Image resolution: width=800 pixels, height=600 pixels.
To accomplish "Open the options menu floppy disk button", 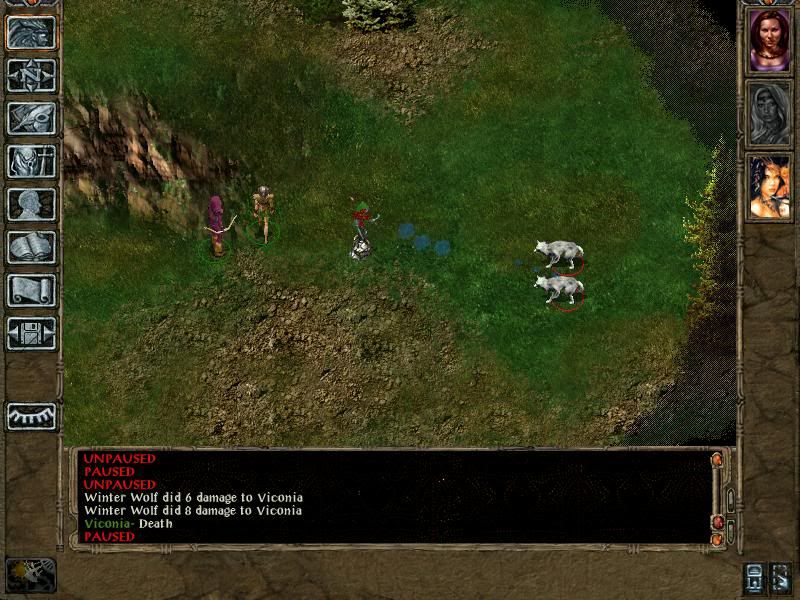I will (31, 333).
